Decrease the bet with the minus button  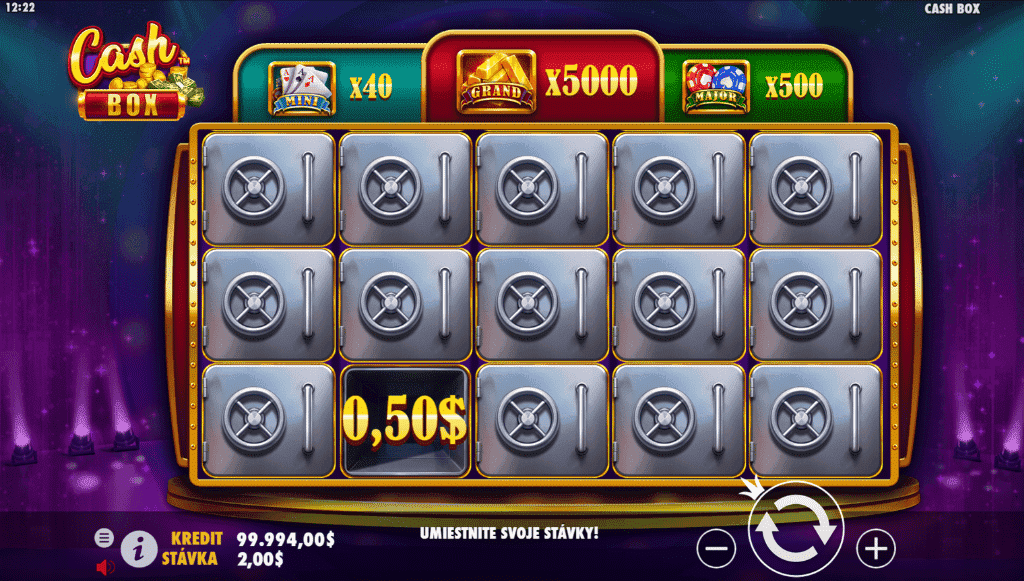[x=716, y=548]
